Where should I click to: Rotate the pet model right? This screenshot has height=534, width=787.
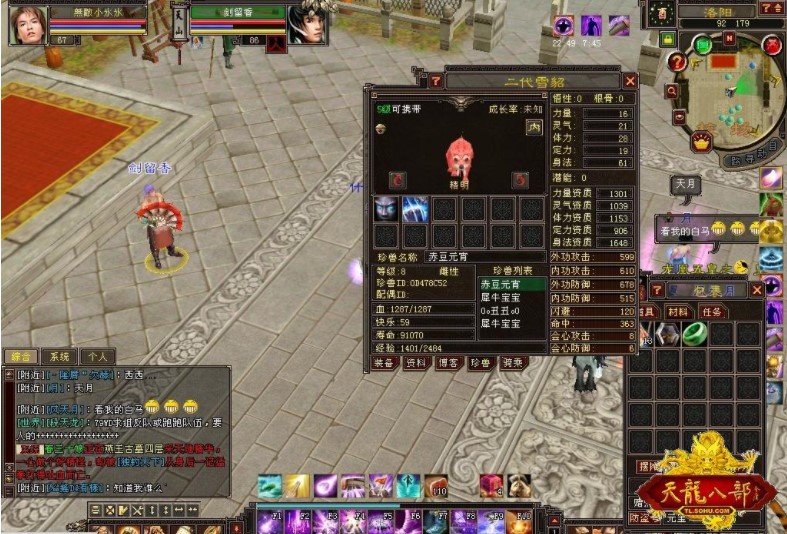(520, 180)
